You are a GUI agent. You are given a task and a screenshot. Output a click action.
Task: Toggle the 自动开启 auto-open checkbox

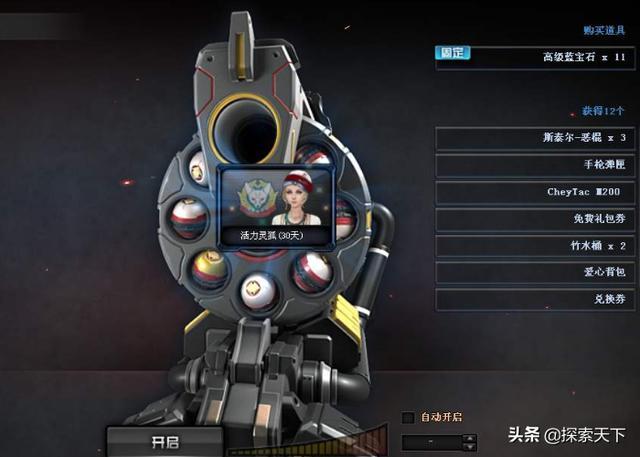point(407,417)
